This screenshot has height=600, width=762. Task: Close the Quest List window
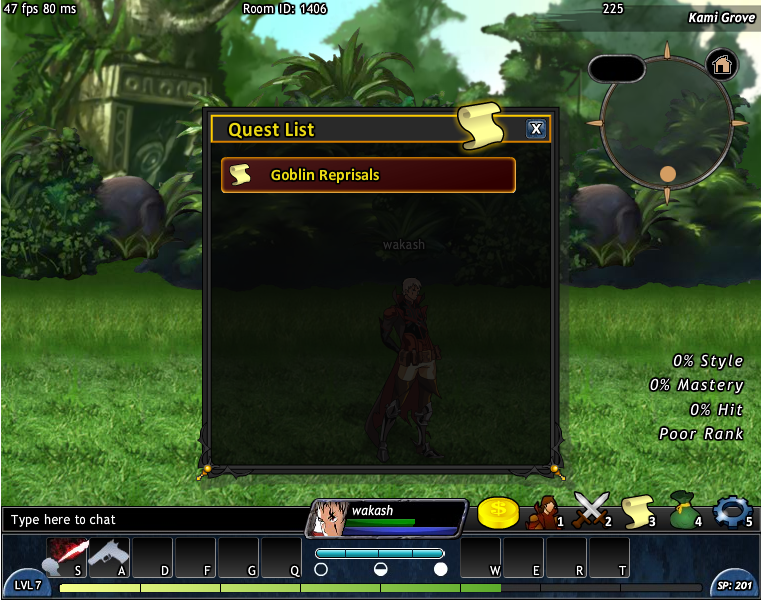click(536, 129)
